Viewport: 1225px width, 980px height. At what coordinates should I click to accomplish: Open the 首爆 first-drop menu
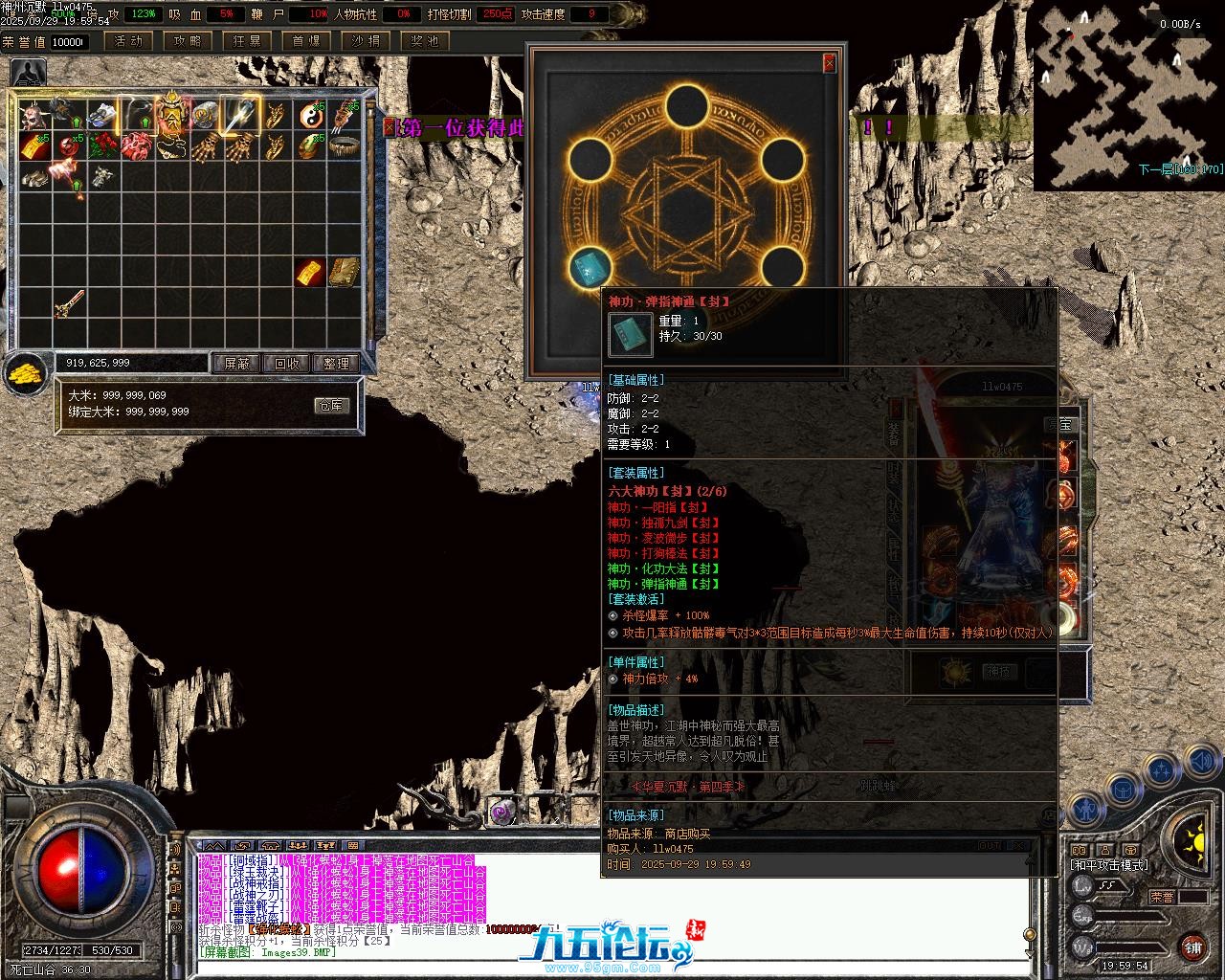[x=306, y=41]
